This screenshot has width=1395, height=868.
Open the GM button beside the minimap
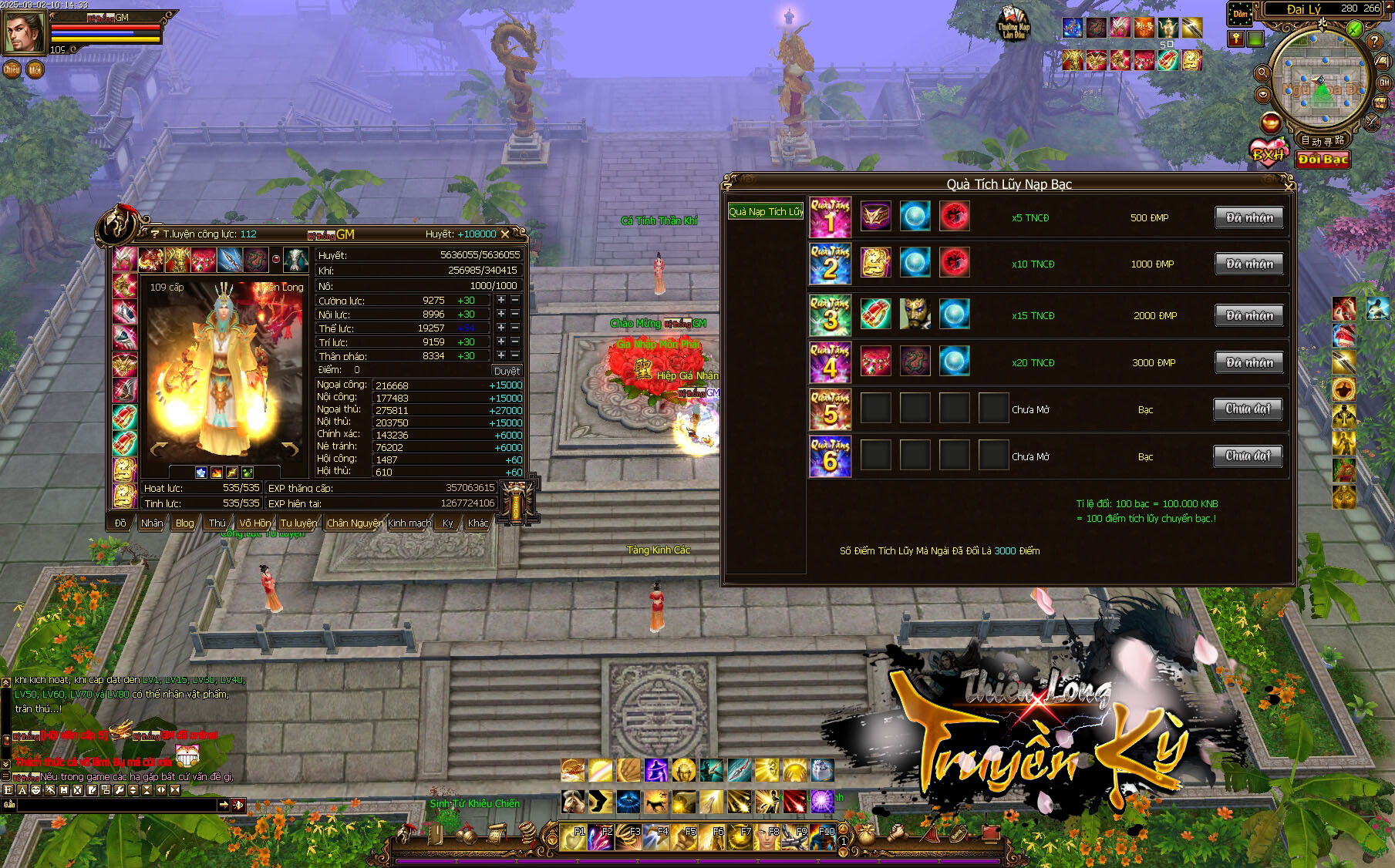(1384, 82)
